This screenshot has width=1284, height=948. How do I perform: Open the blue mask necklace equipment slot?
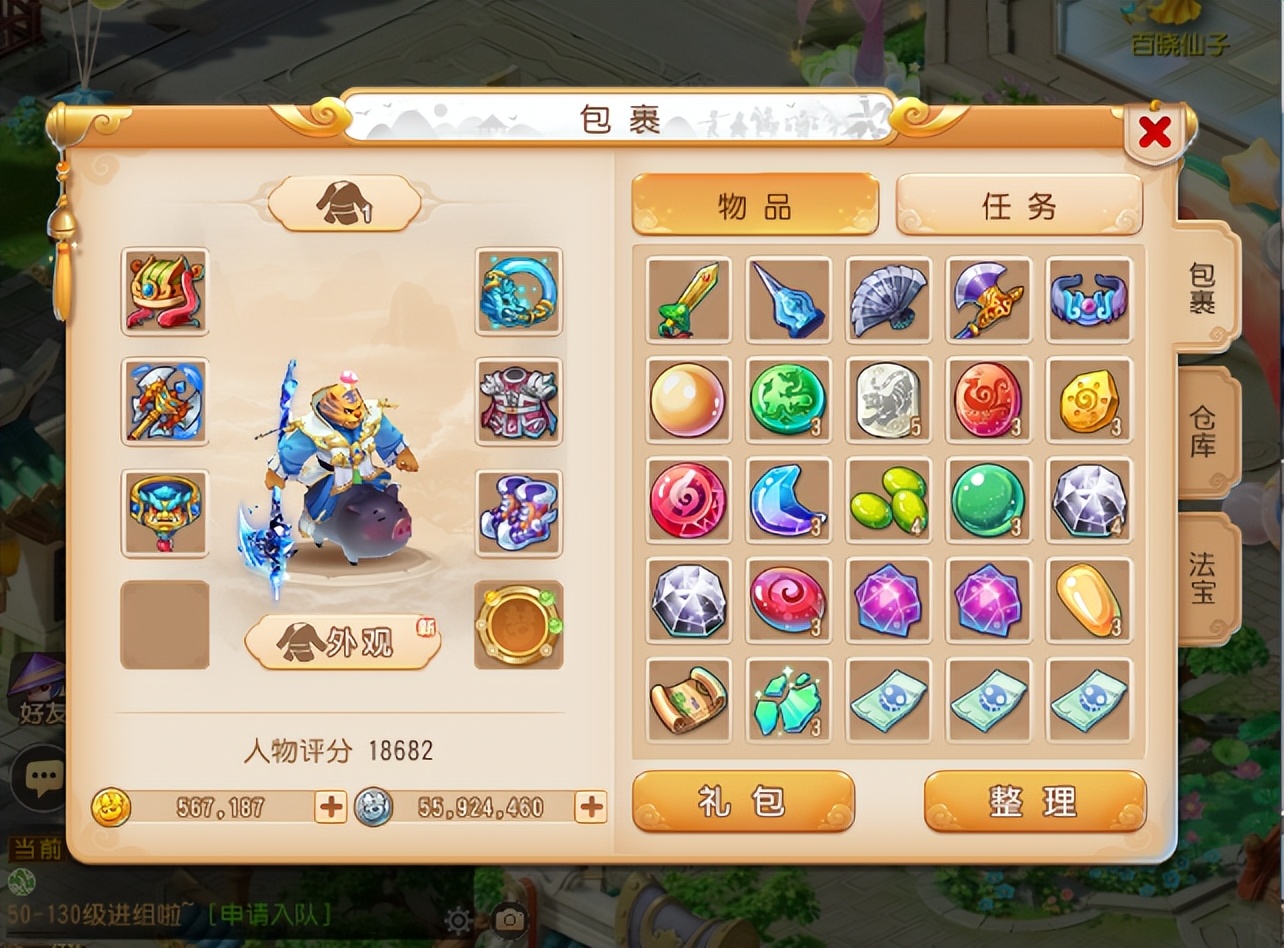click(x=165, y=513)
